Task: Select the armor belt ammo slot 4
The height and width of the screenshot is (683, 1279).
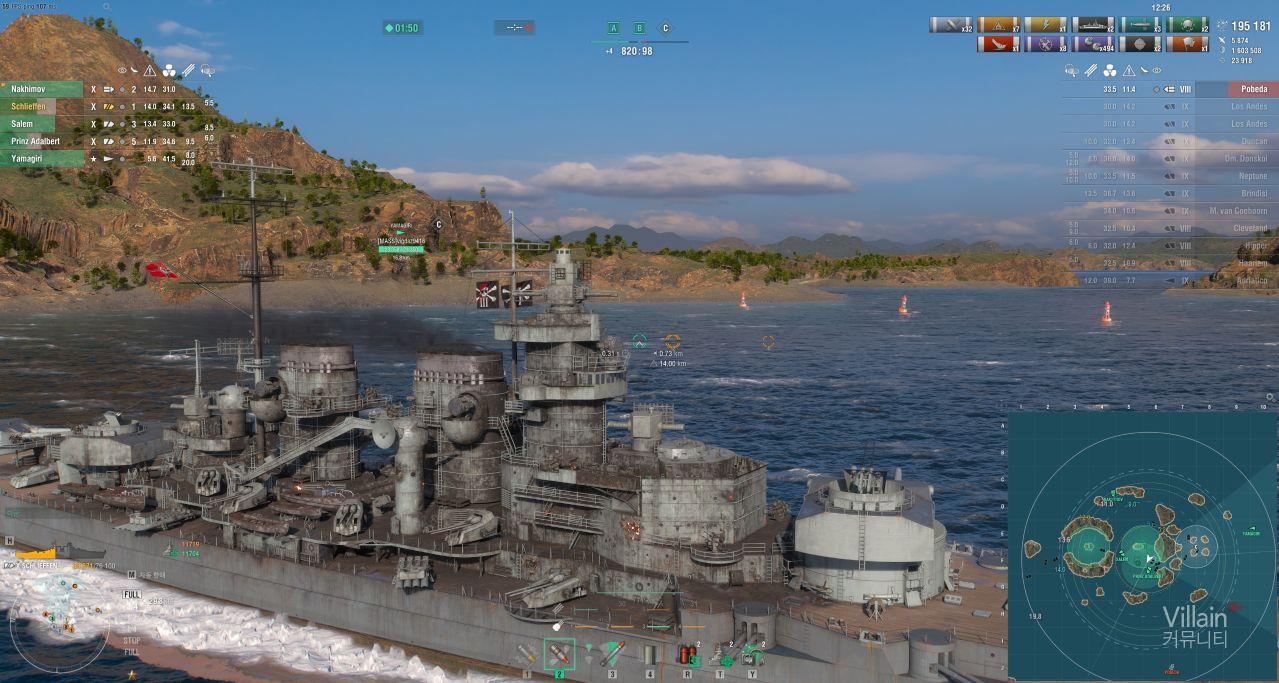Action: tap(650, 654)
